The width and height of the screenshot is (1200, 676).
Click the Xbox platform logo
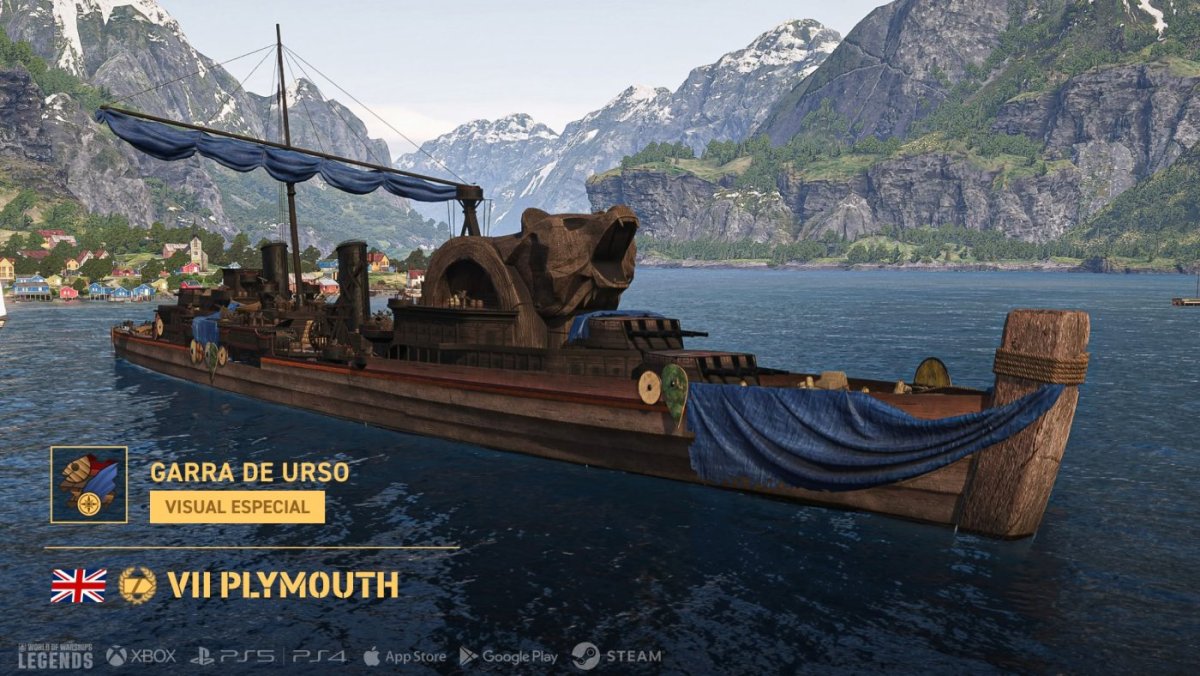141,656
